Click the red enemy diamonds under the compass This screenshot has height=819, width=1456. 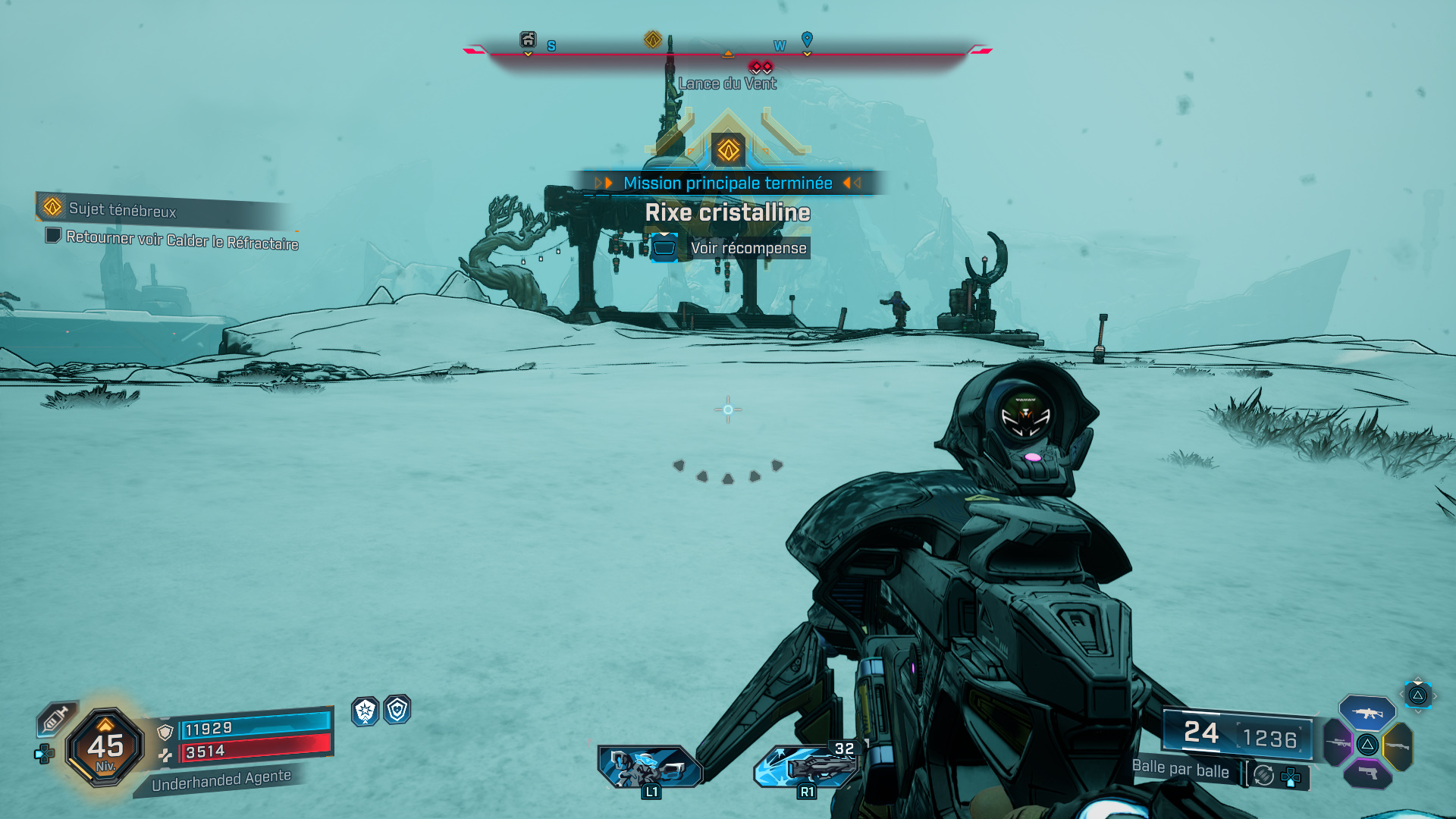761,67
